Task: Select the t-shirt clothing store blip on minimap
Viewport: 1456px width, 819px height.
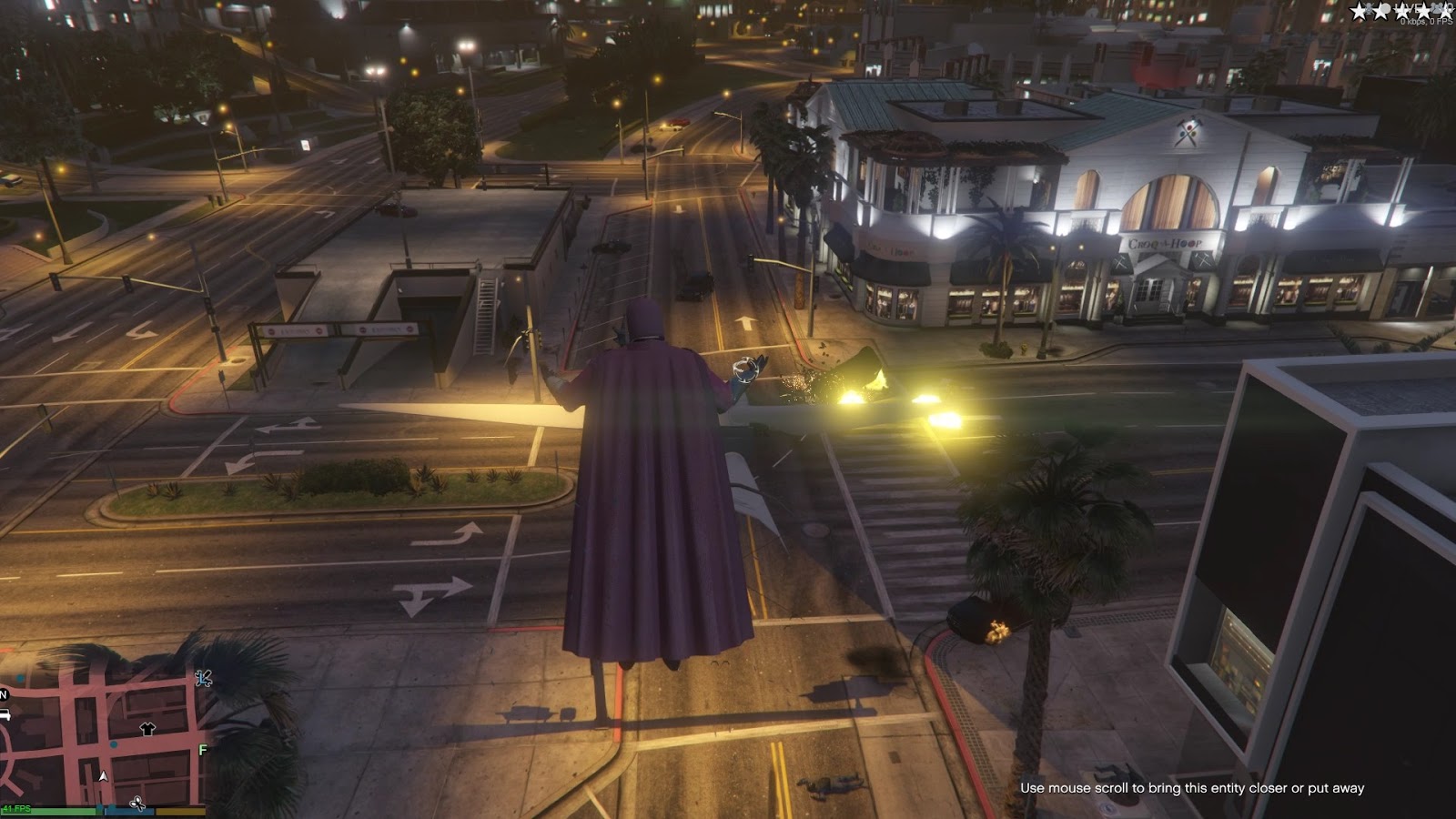Action: coord(146,730)
